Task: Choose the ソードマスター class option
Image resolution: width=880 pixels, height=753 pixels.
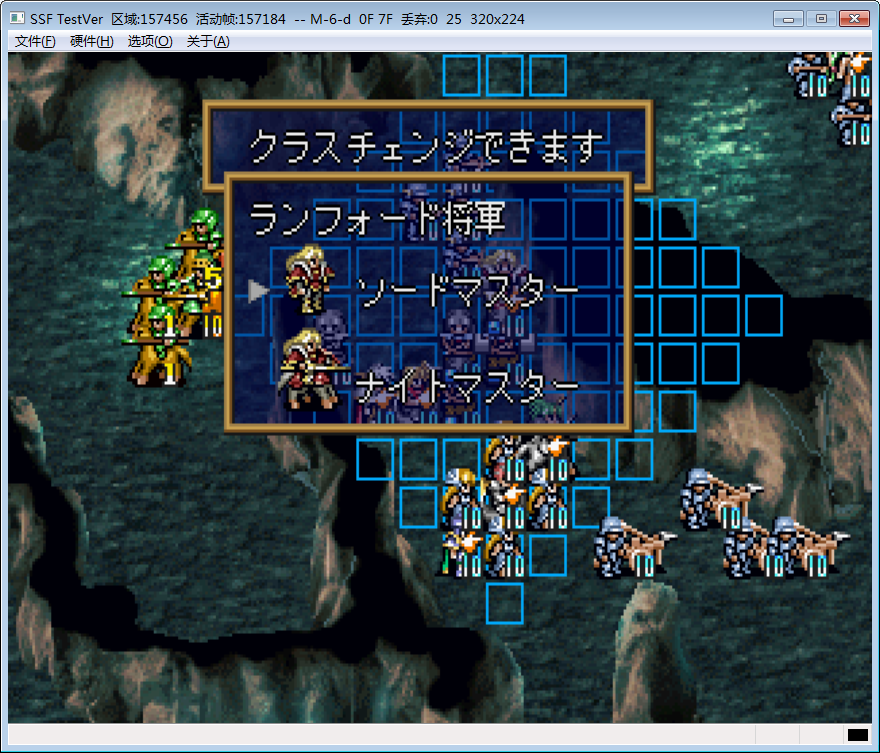Action: (467, 291)
